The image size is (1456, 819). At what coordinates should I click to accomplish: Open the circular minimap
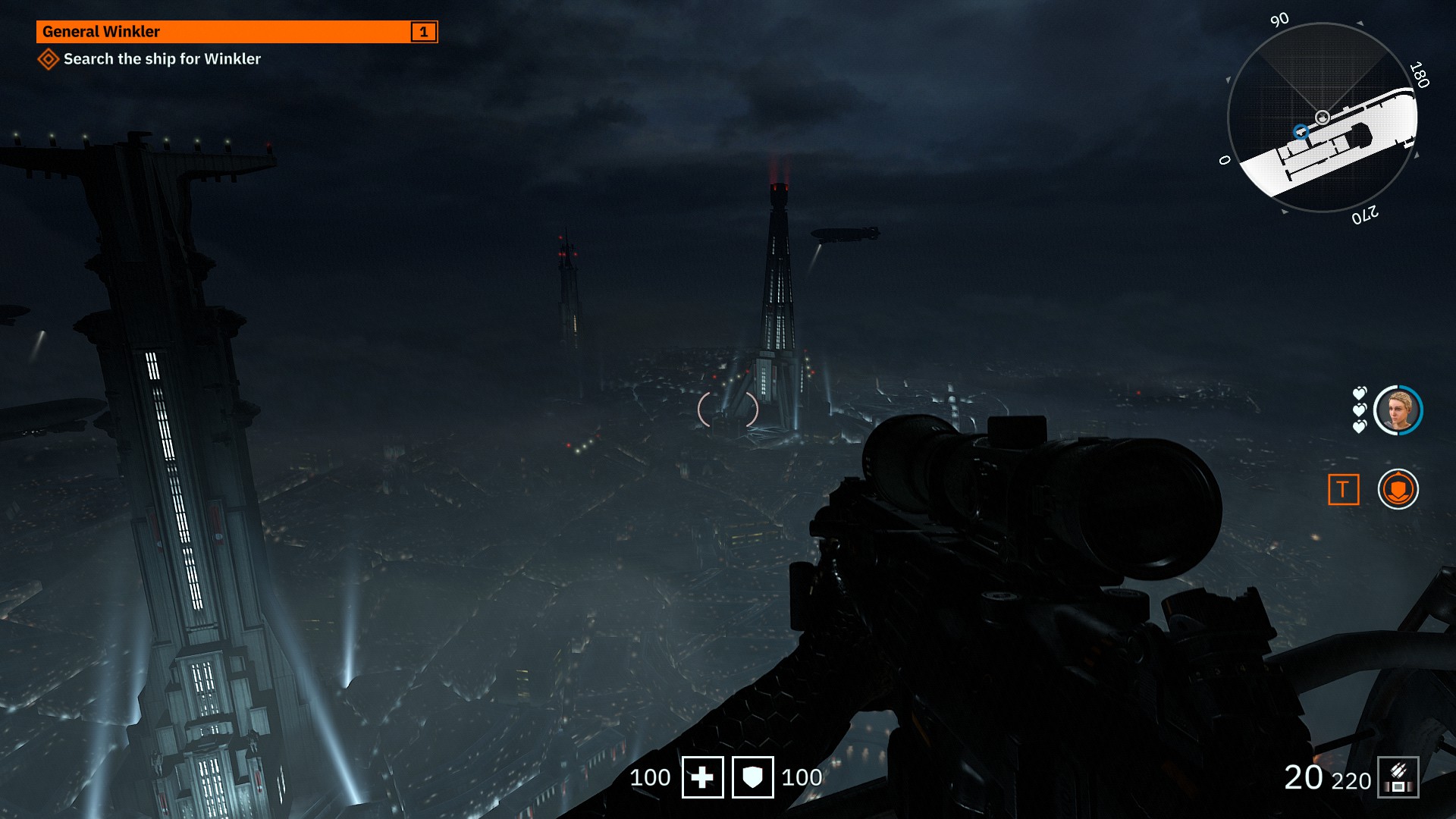point(1322,118)
